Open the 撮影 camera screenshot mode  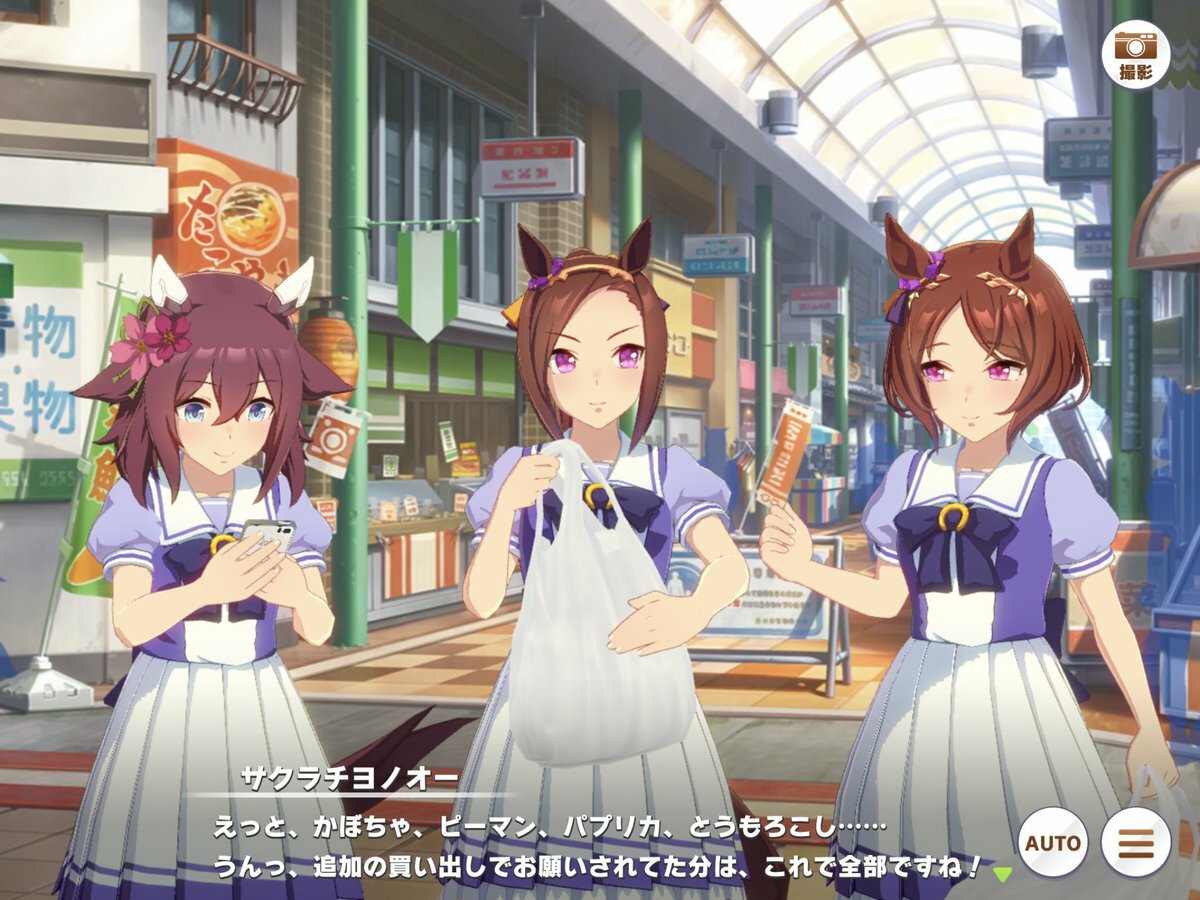1135,55
